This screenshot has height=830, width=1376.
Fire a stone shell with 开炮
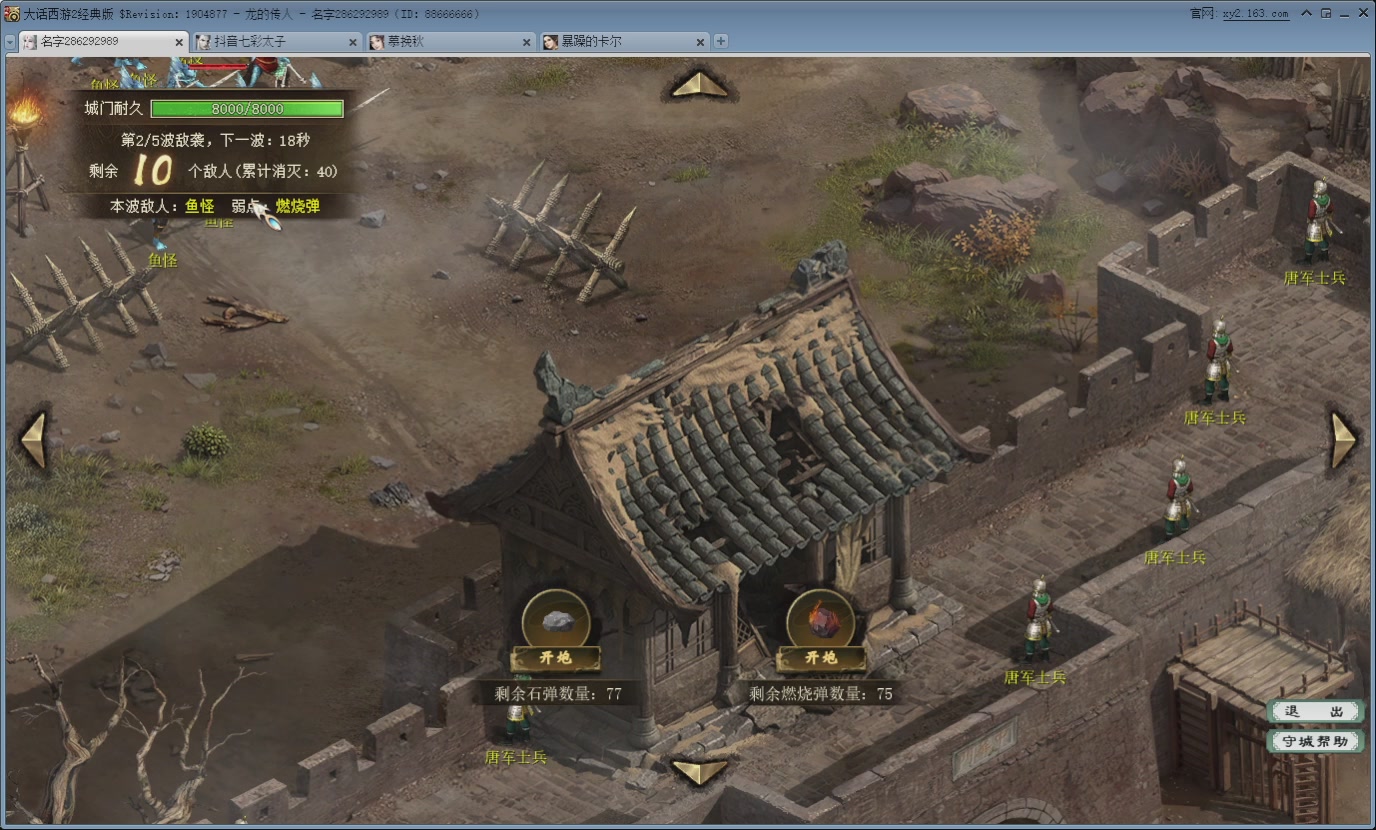(556, 658)
